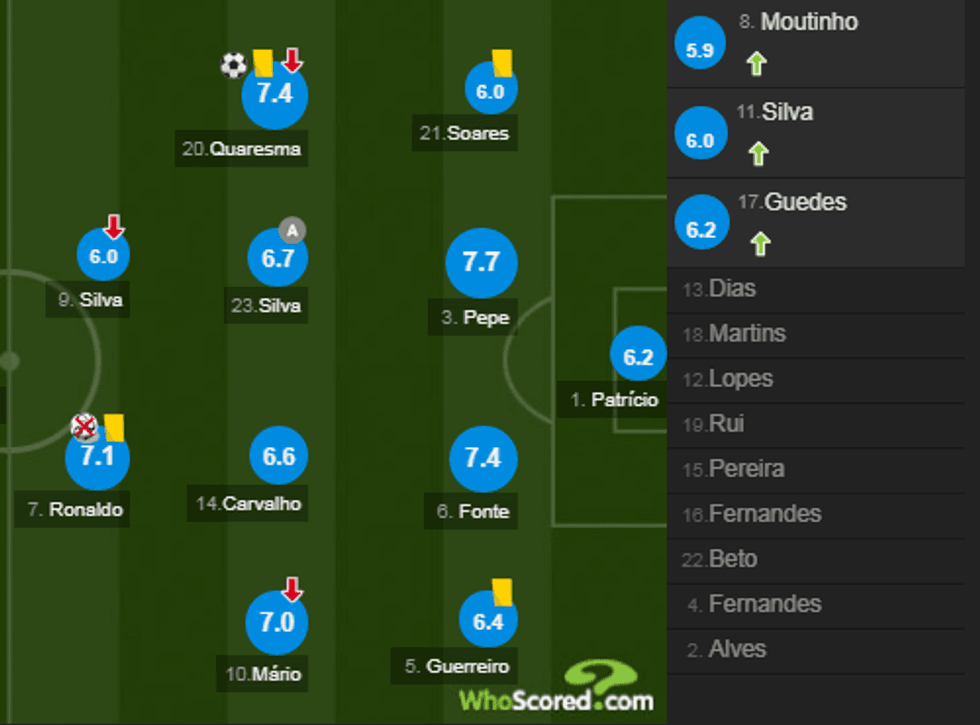This screenshot has width=980, height=725.
Task: Select Fonte's rating circle
Action: 482,458
